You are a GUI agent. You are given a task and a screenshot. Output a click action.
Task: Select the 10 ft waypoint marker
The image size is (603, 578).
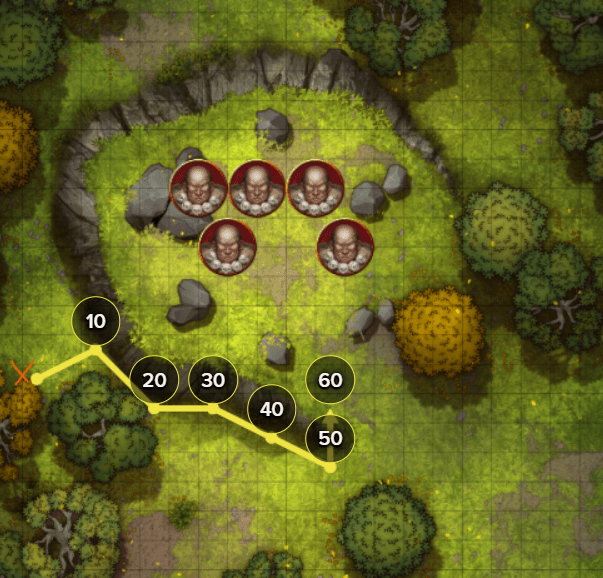[x=96, y=322]
